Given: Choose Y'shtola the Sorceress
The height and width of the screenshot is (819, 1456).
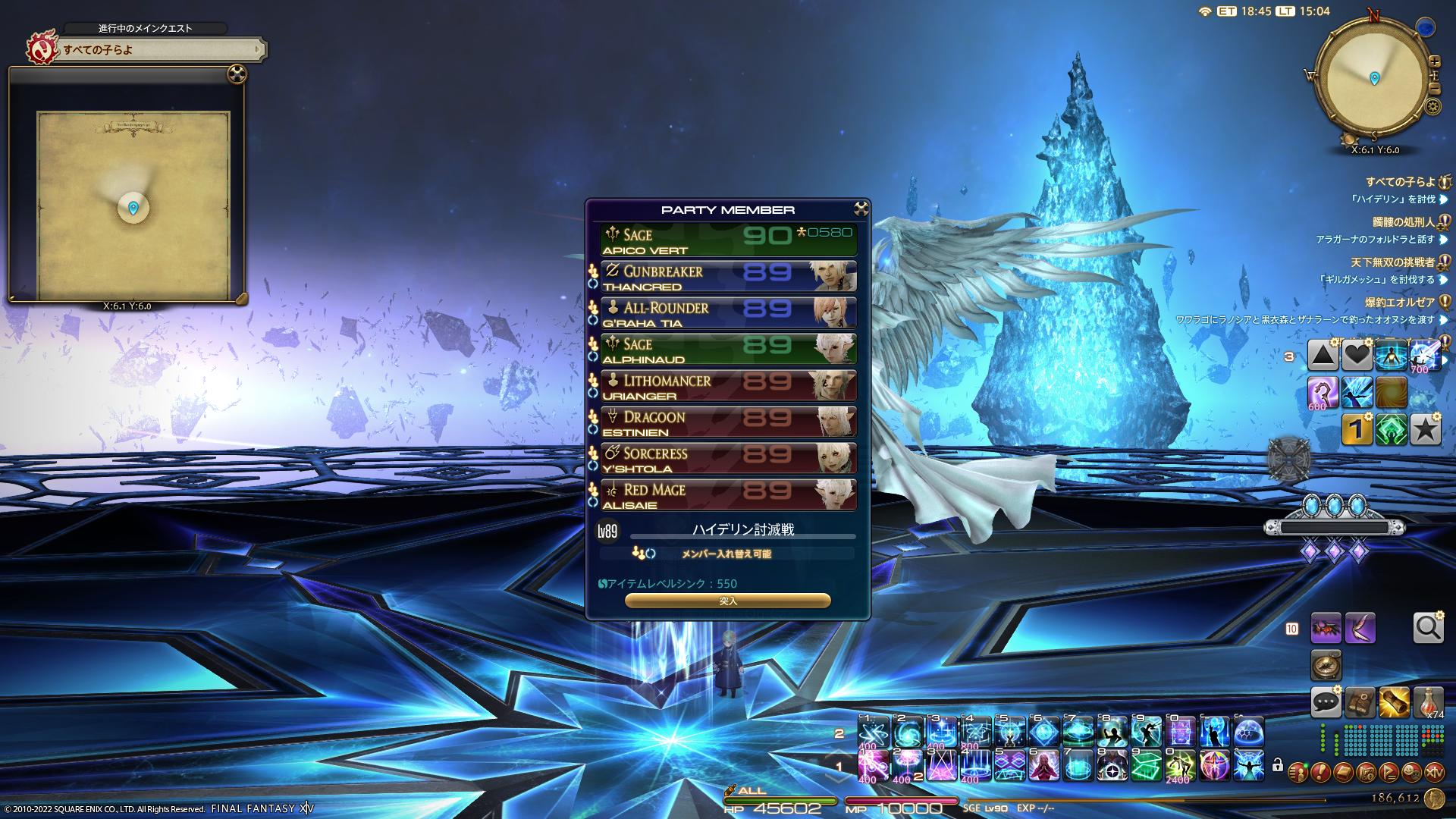Looking at the screenshot, I should tap(728, 459).
